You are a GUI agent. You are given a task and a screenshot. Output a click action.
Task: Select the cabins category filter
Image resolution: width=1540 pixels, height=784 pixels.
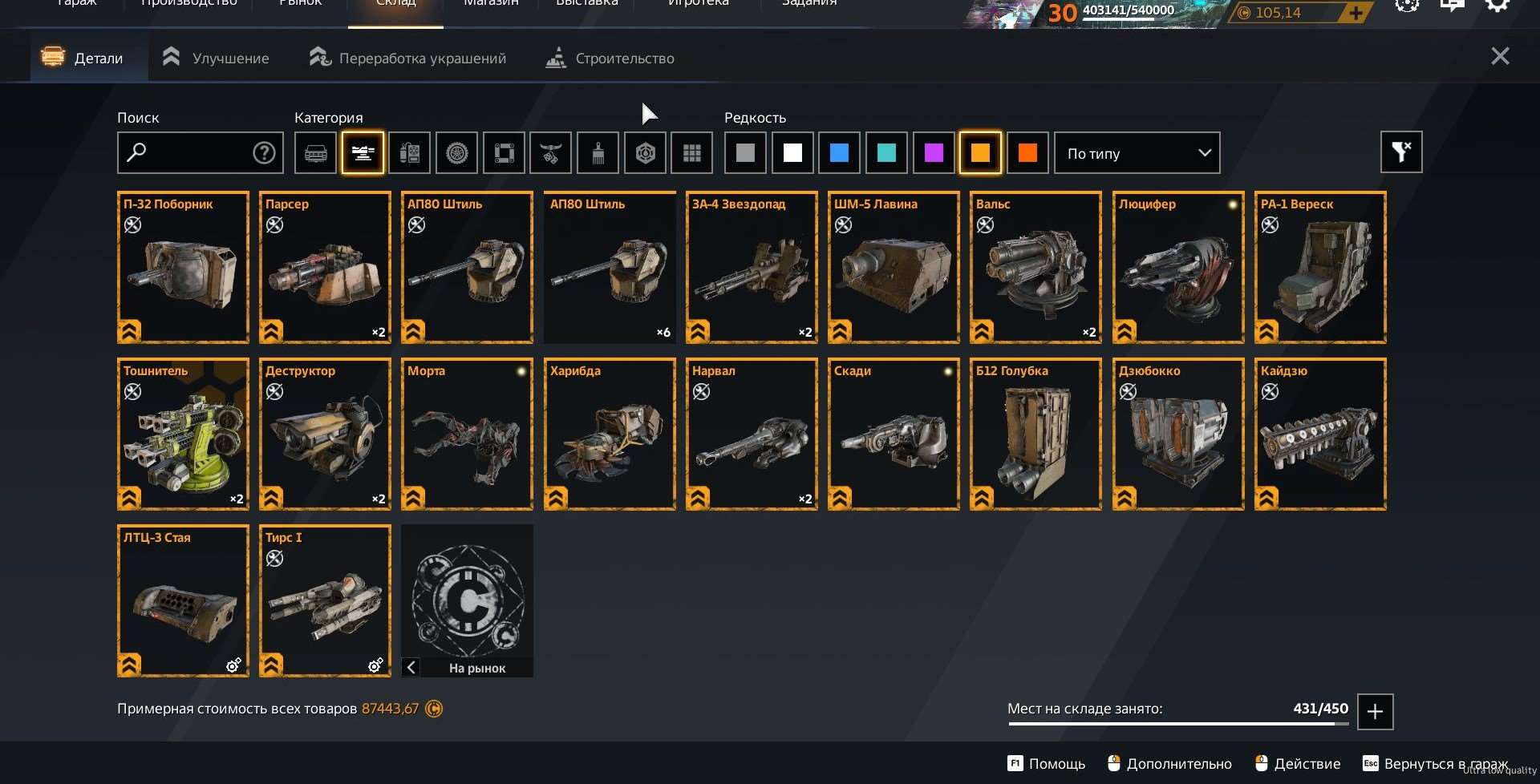pos(315,152)
